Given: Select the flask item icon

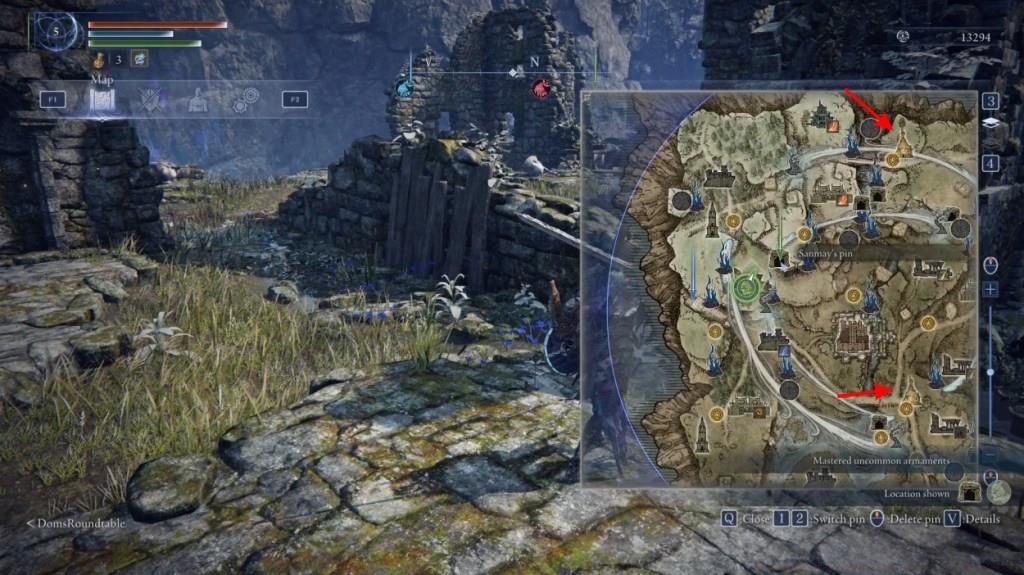Looking at the screenshot, I should (102, 60).
